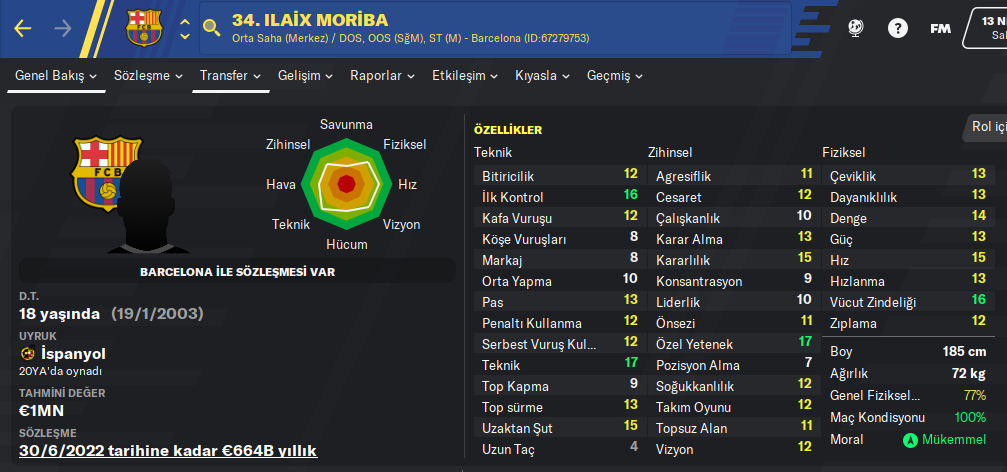The image size is (1007, 472).
Task: Go back with the left arrow
Action: pyautogui.click(x=23, y=28)
